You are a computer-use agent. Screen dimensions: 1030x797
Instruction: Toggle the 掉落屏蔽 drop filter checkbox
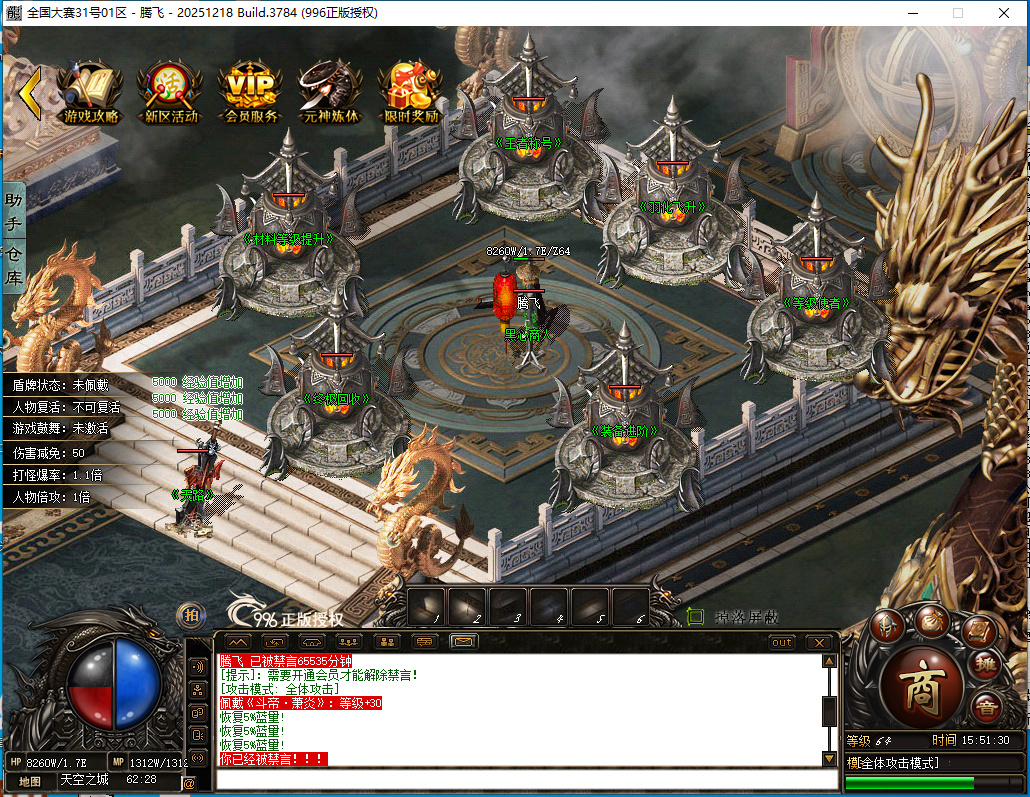(696, 617)
